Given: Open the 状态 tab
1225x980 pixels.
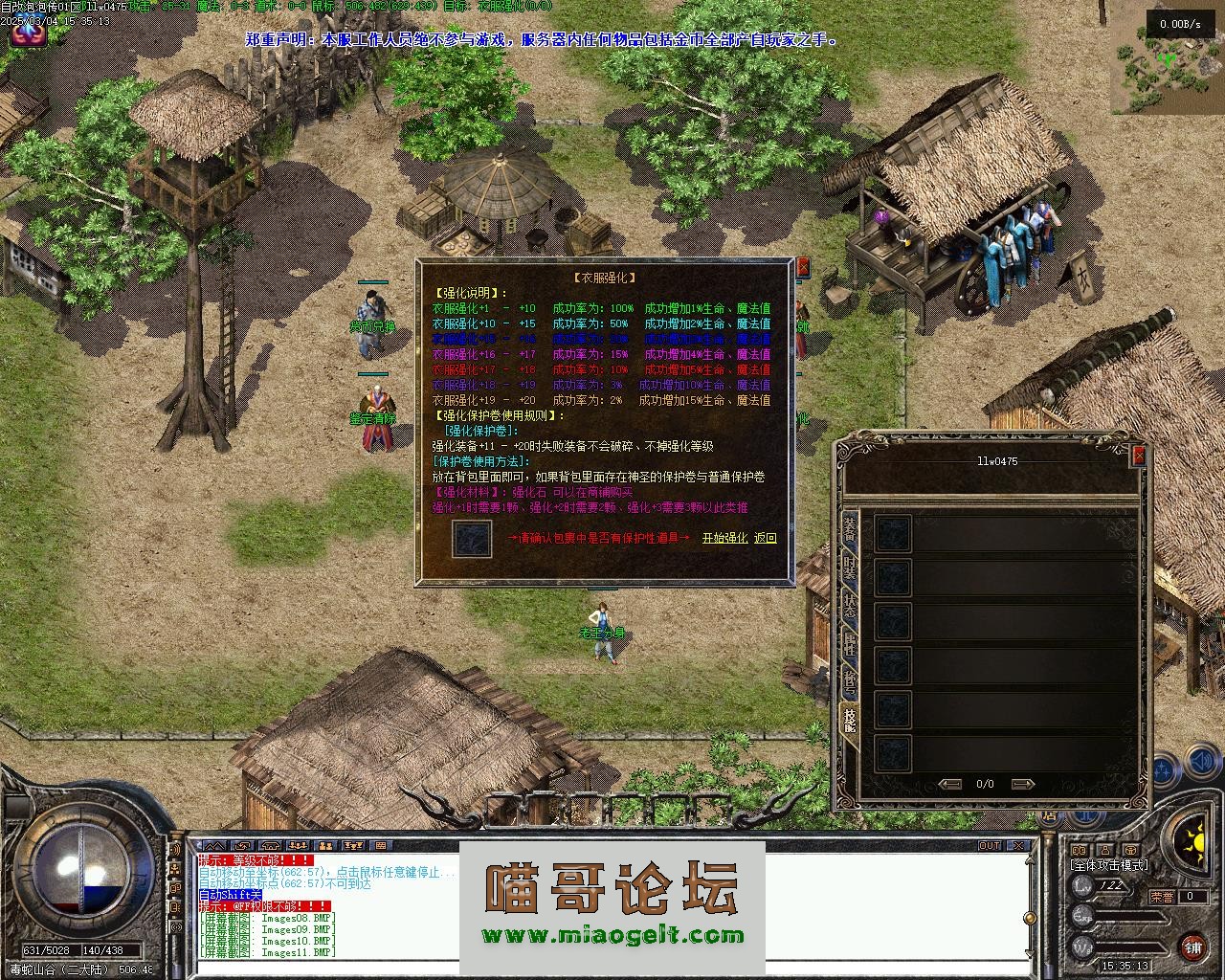Looking at the screenshot, I should [x=849, y=605].
